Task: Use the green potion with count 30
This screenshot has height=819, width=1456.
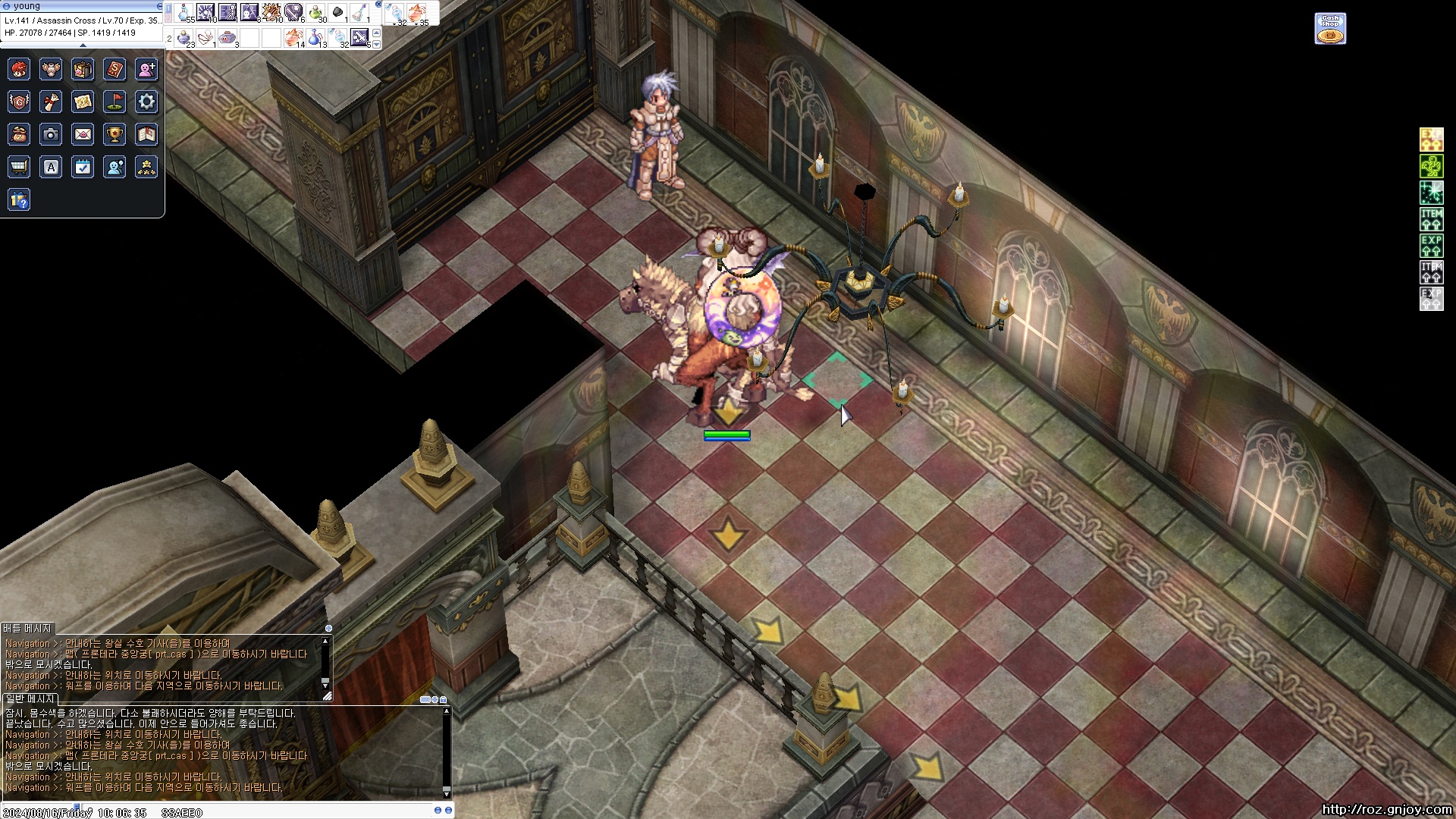Action: (316, 13)
